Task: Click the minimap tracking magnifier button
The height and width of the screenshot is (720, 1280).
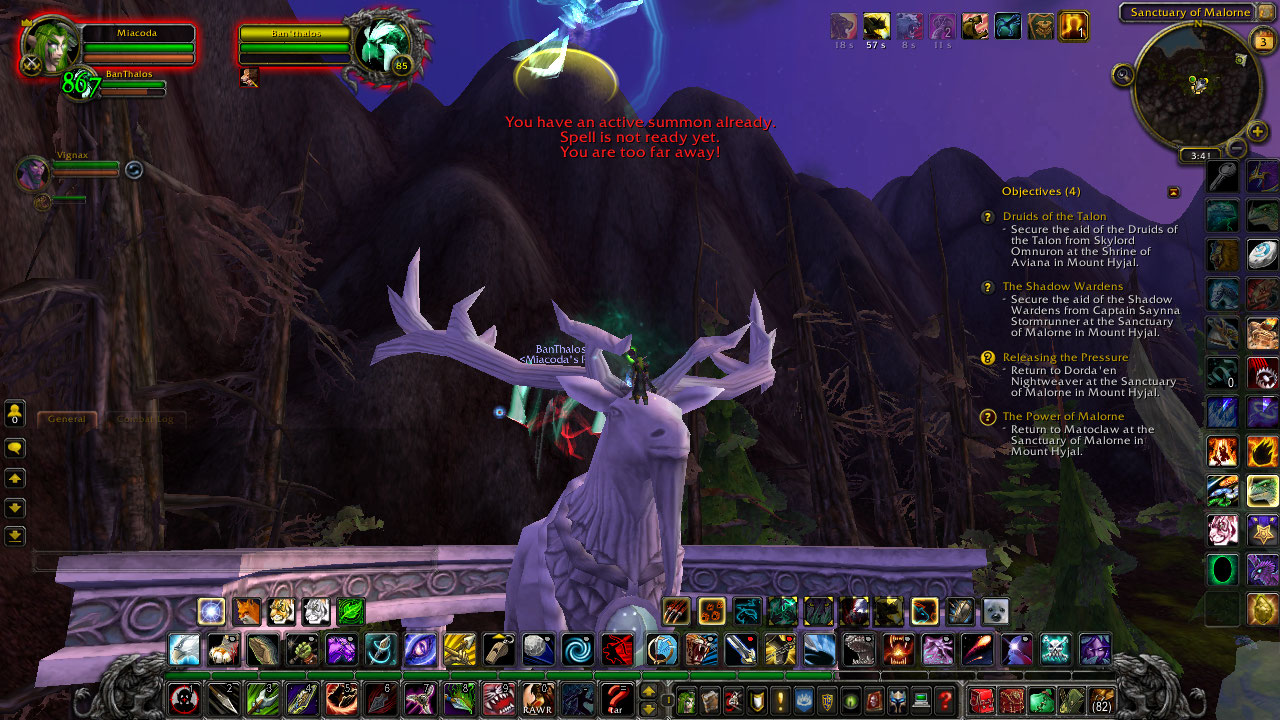Action: tap(1123, 74)
